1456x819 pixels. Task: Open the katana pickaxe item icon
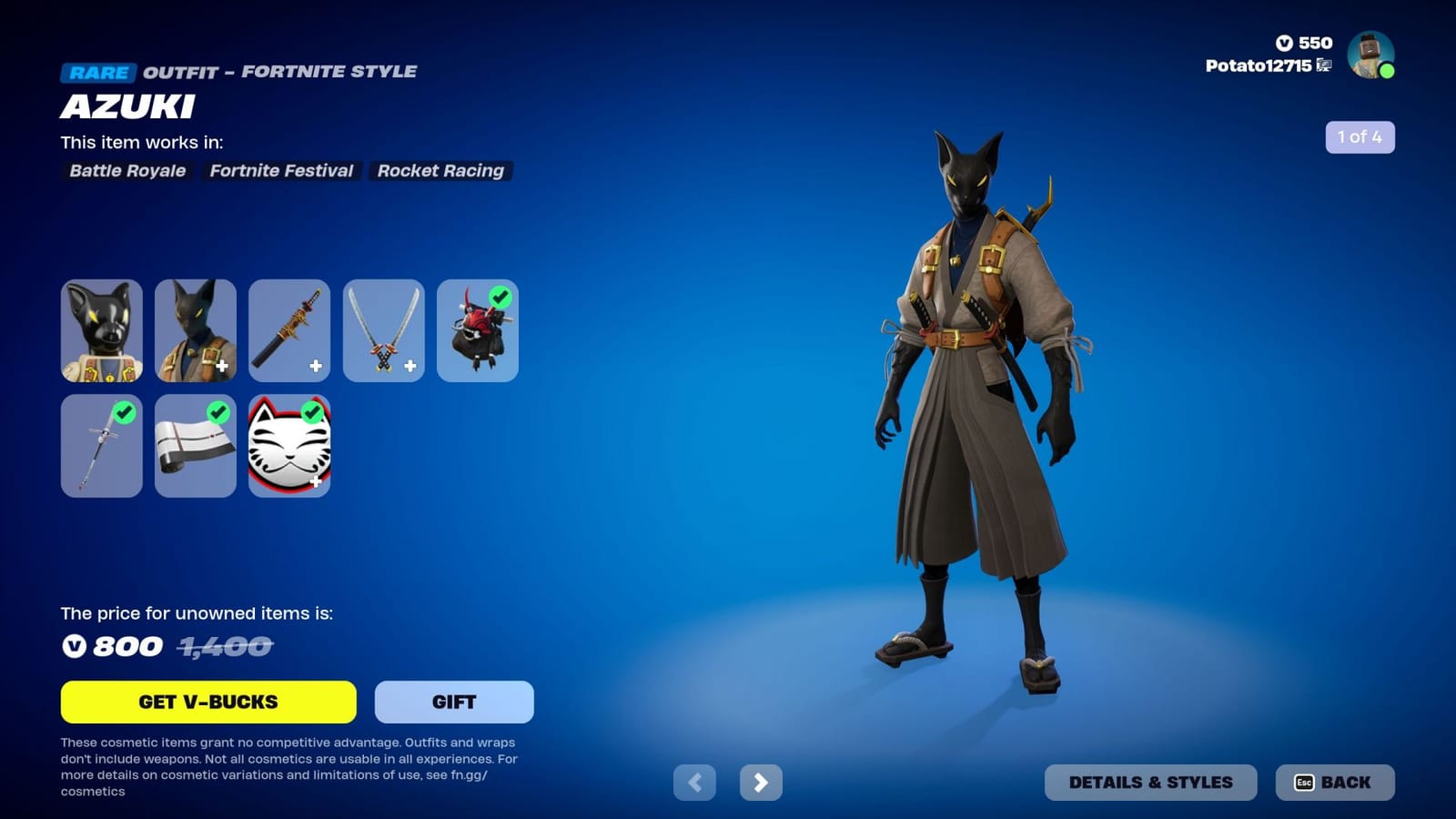289,330
